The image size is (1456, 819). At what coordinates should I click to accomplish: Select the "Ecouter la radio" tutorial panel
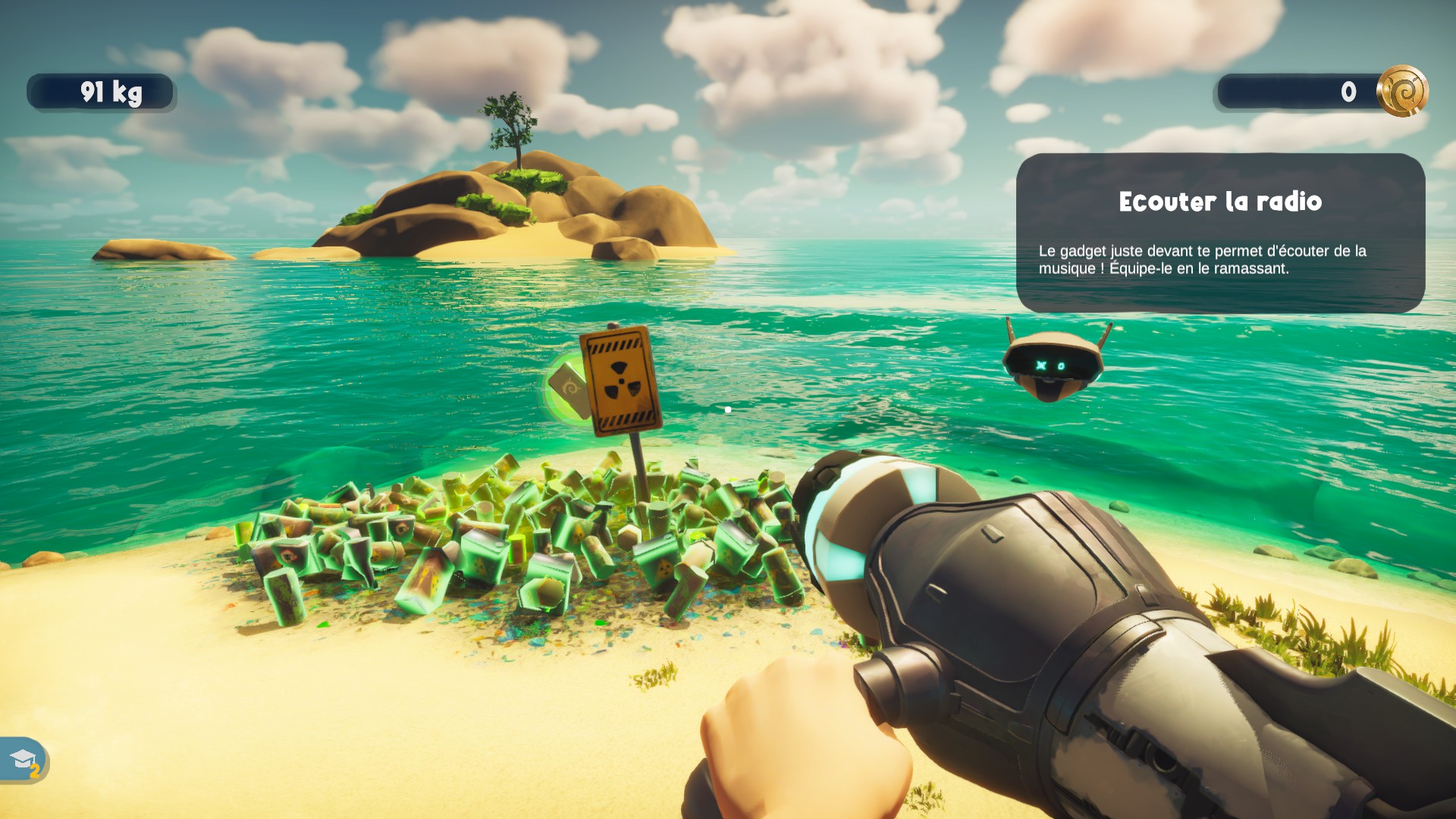[x=1219, y=232]
